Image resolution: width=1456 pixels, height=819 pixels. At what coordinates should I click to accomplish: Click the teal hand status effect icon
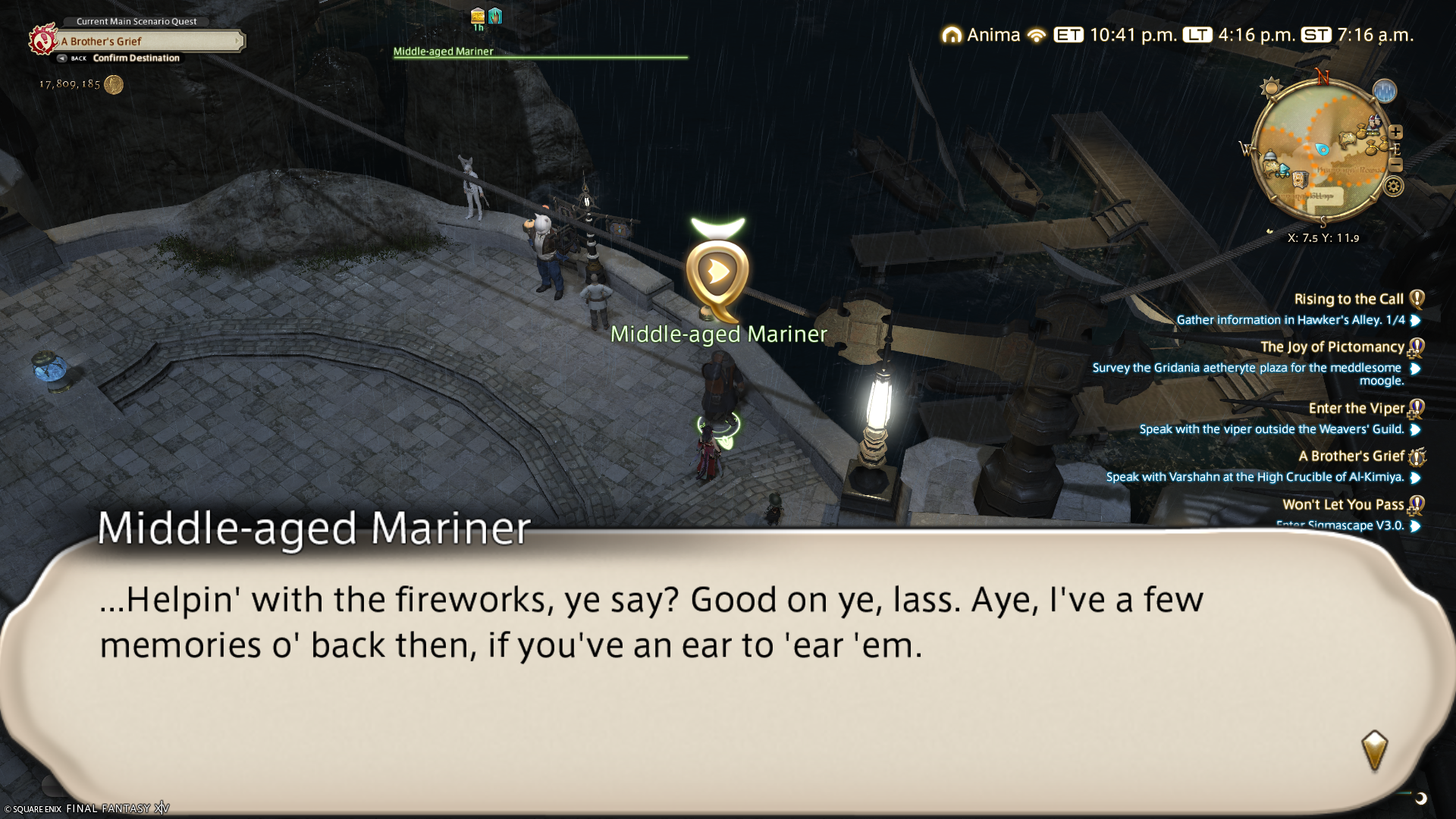495,16
